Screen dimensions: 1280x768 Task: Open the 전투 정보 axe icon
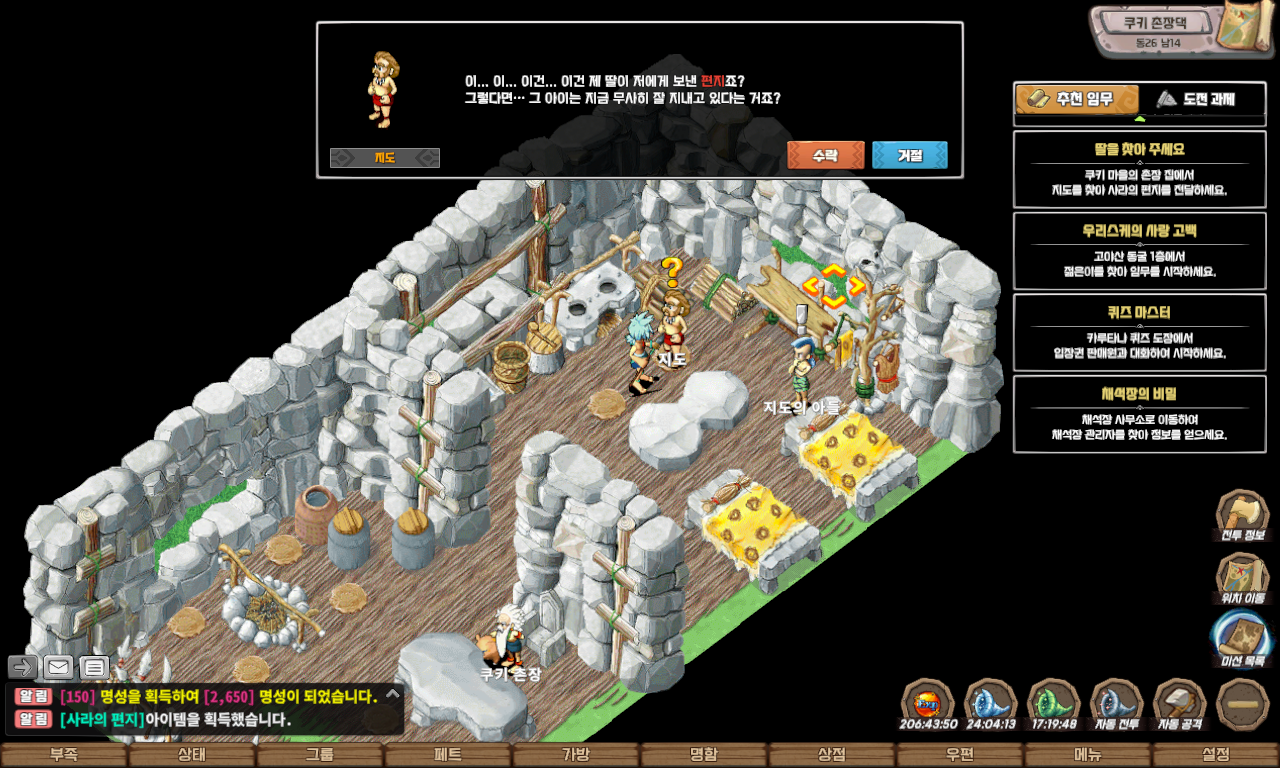click(x=1242, y=516)
